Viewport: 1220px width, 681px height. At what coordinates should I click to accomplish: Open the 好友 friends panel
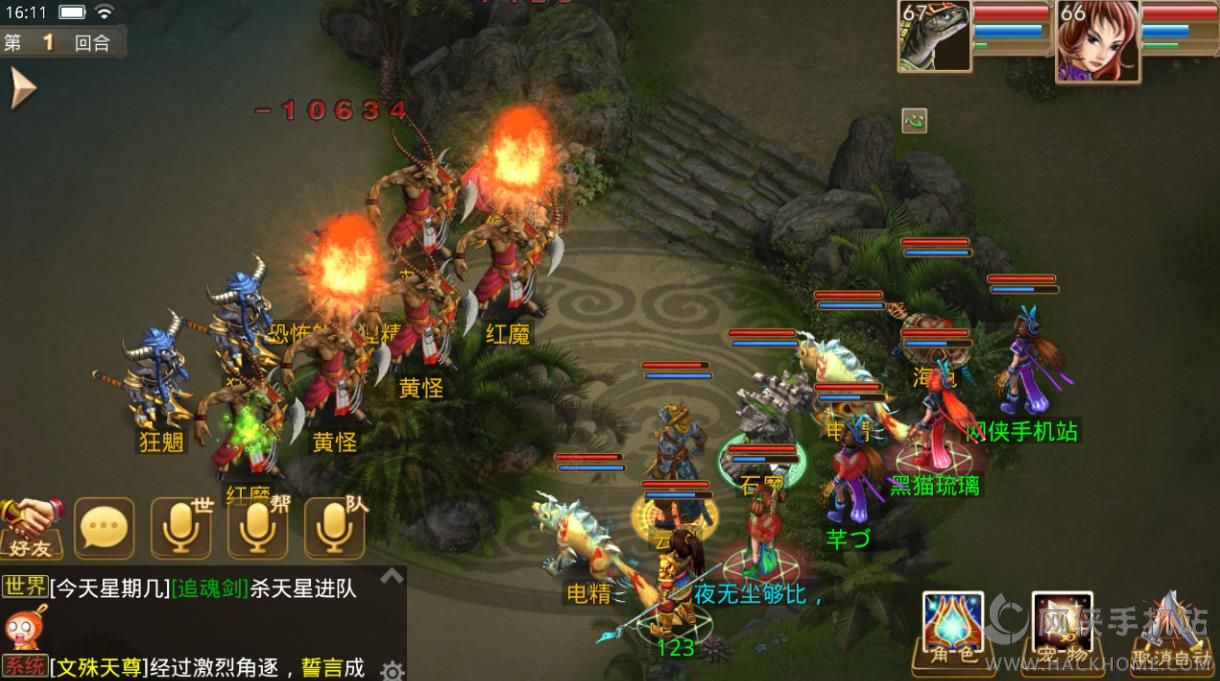coord(31,527)
